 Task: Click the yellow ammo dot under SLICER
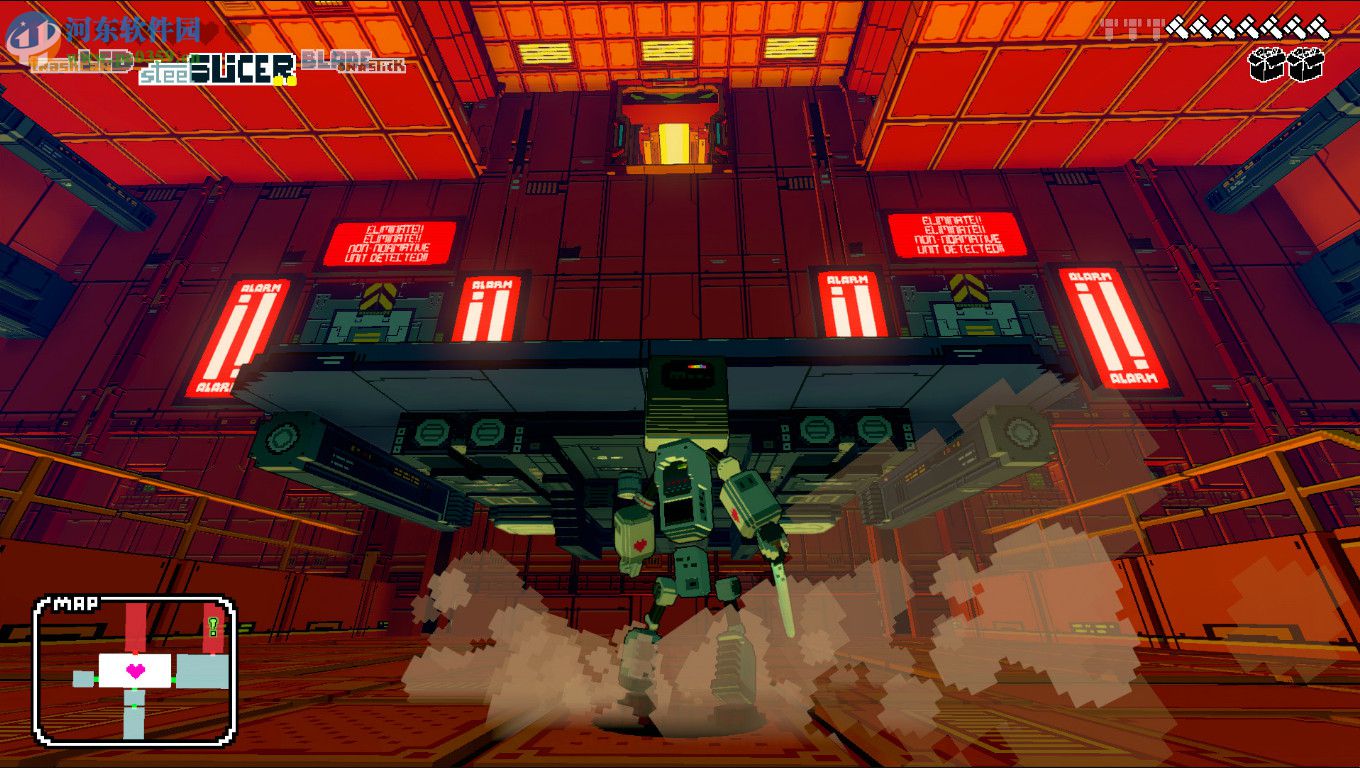(x=278, y=79)
